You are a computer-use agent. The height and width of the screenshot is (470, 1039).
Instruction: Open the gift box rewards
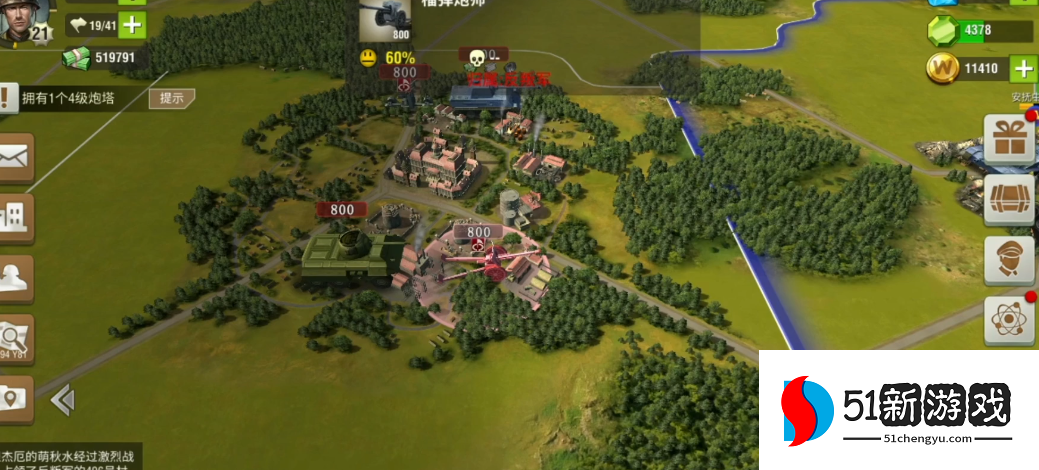[x=1009, y=140]
